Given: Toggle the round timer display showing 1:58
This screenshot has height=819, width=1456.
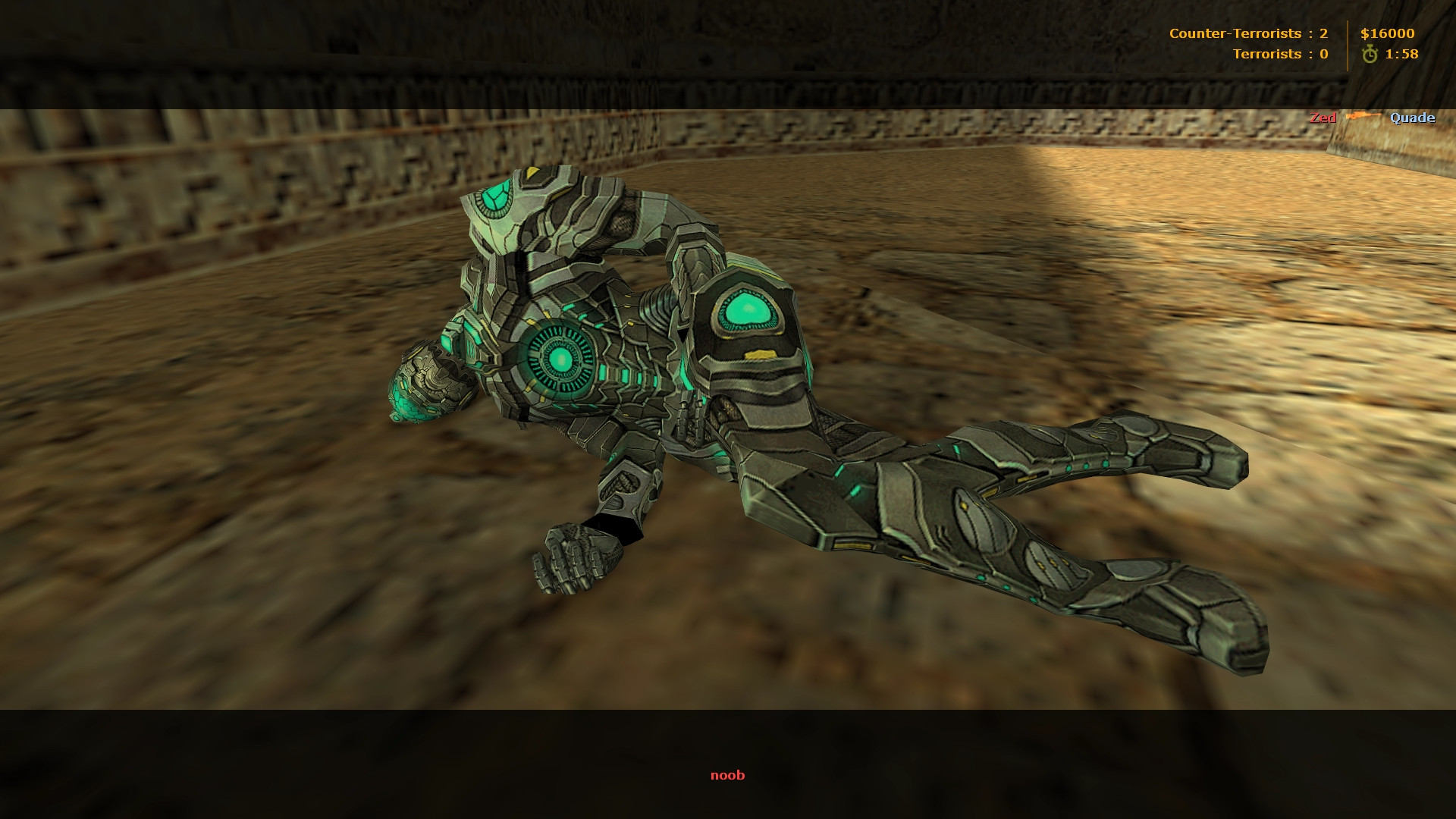Looking at the screenshot, I should coord(1404,53).
